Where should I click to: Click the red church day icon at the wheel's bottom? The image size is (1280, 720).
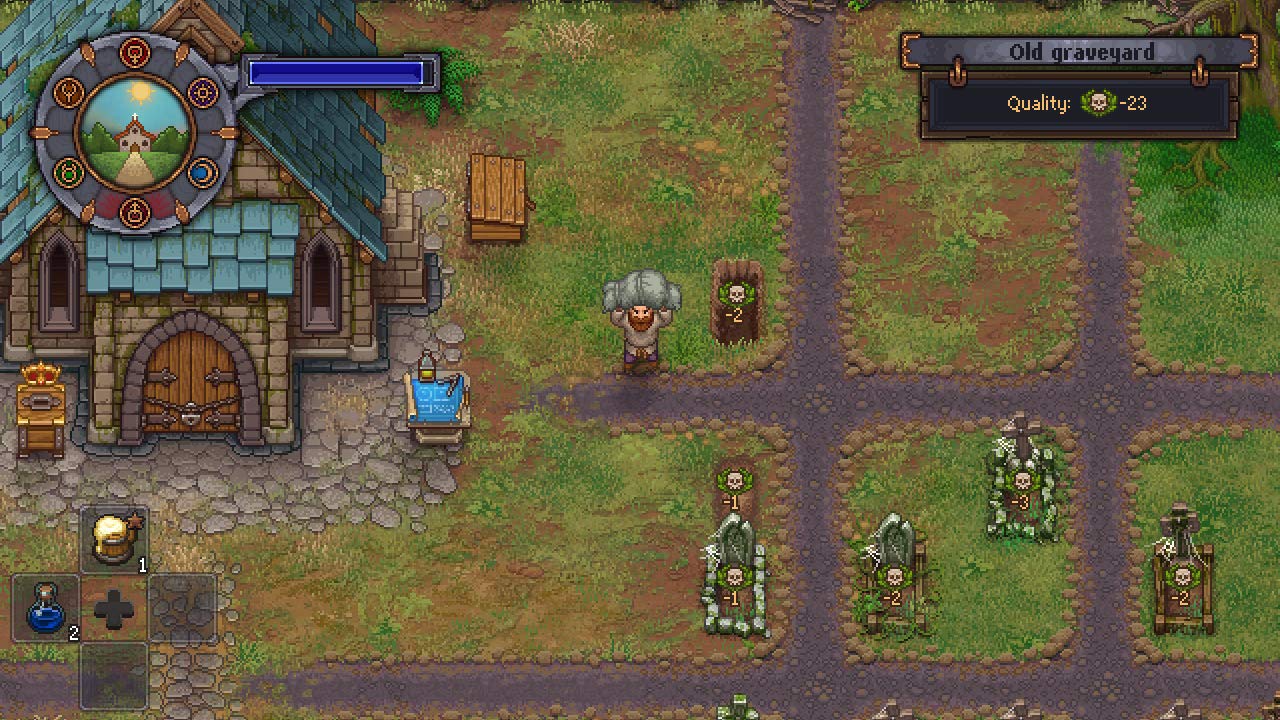coord(134,211)
